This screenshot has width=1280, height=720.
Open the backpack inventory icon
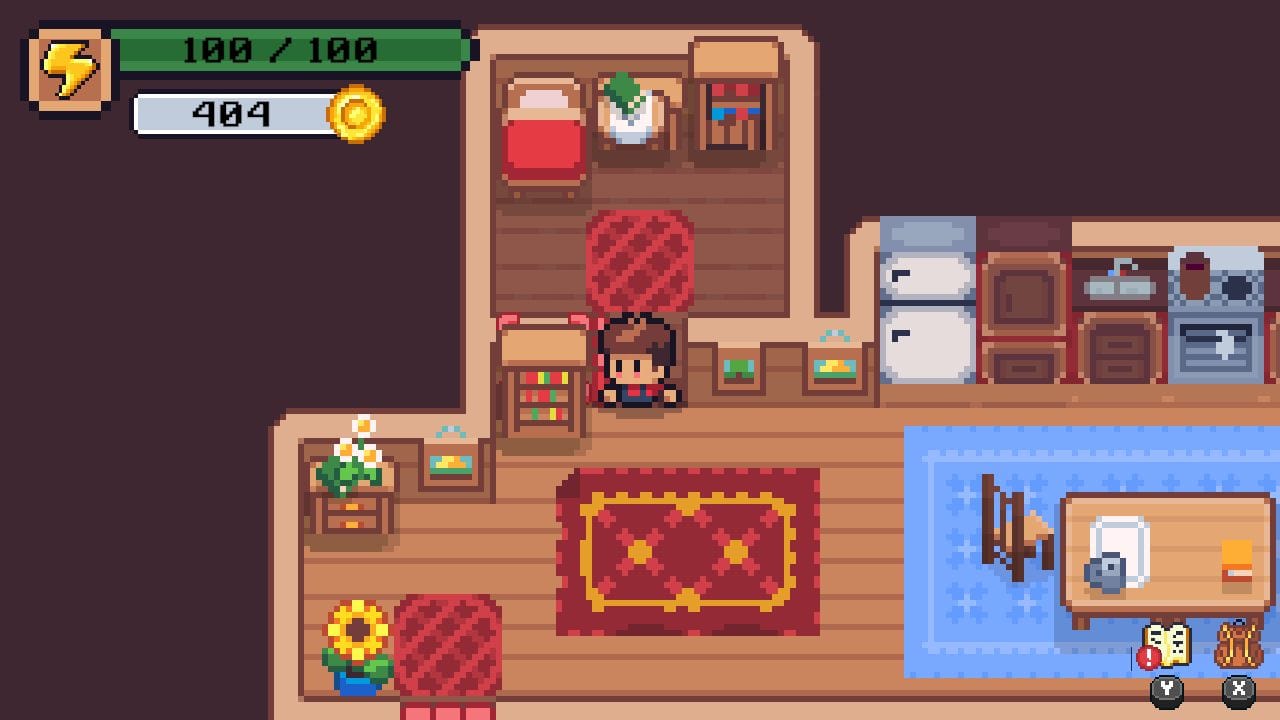[x=1237, y=647]
